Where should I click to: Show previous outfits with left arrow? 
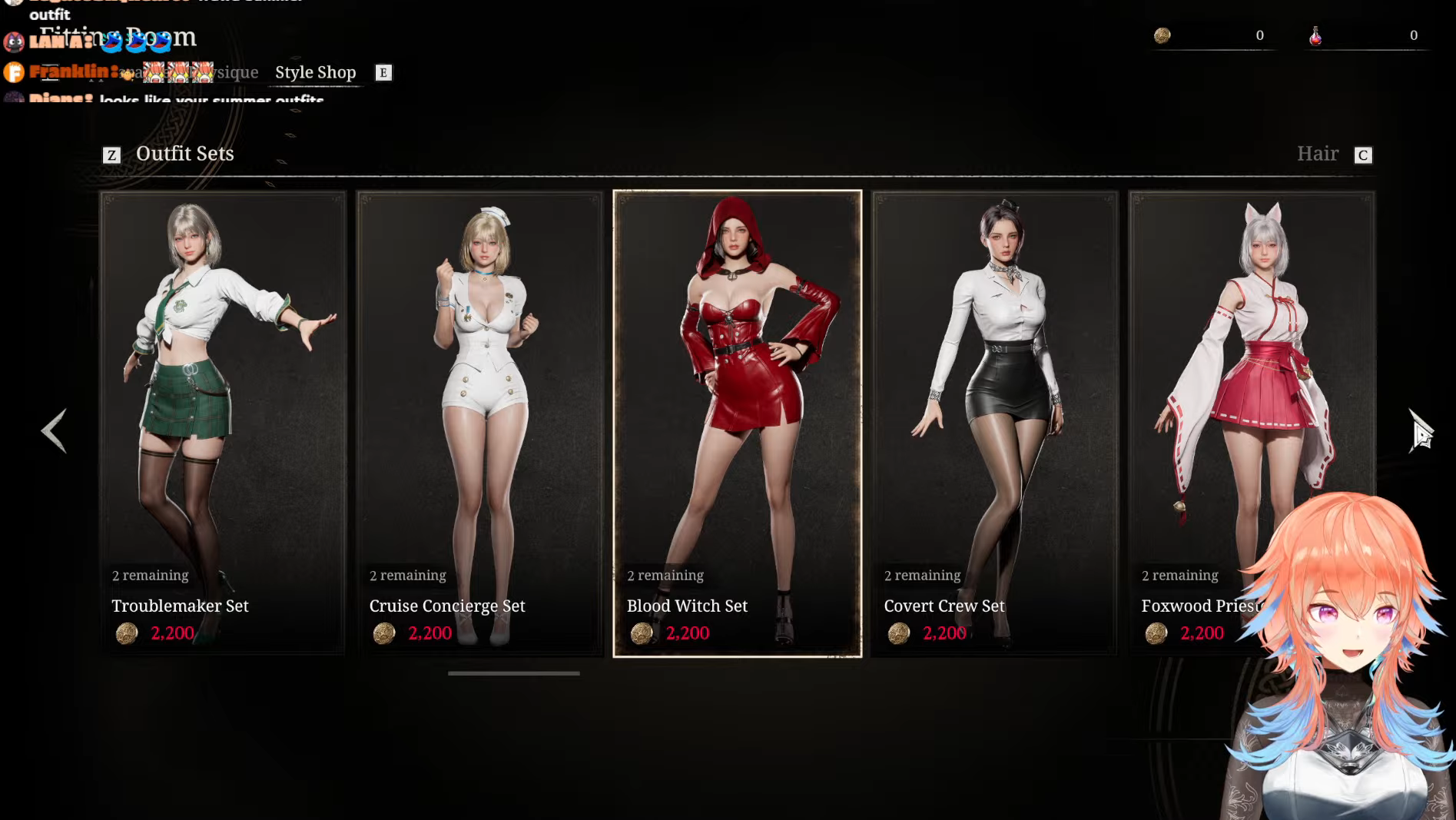click(x=54, y=430)
